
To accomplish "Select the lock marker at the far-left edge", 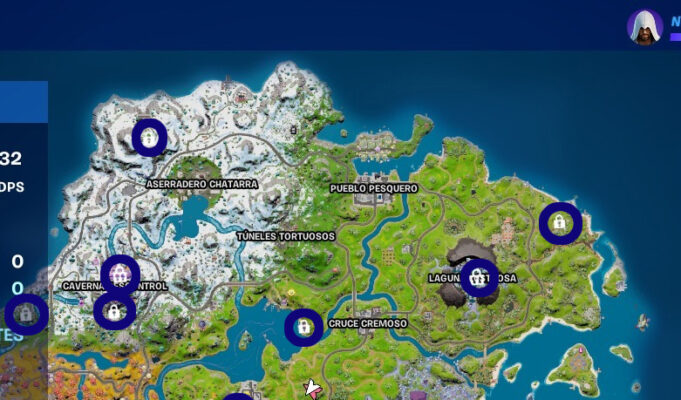I will click(x=26, y=314).
